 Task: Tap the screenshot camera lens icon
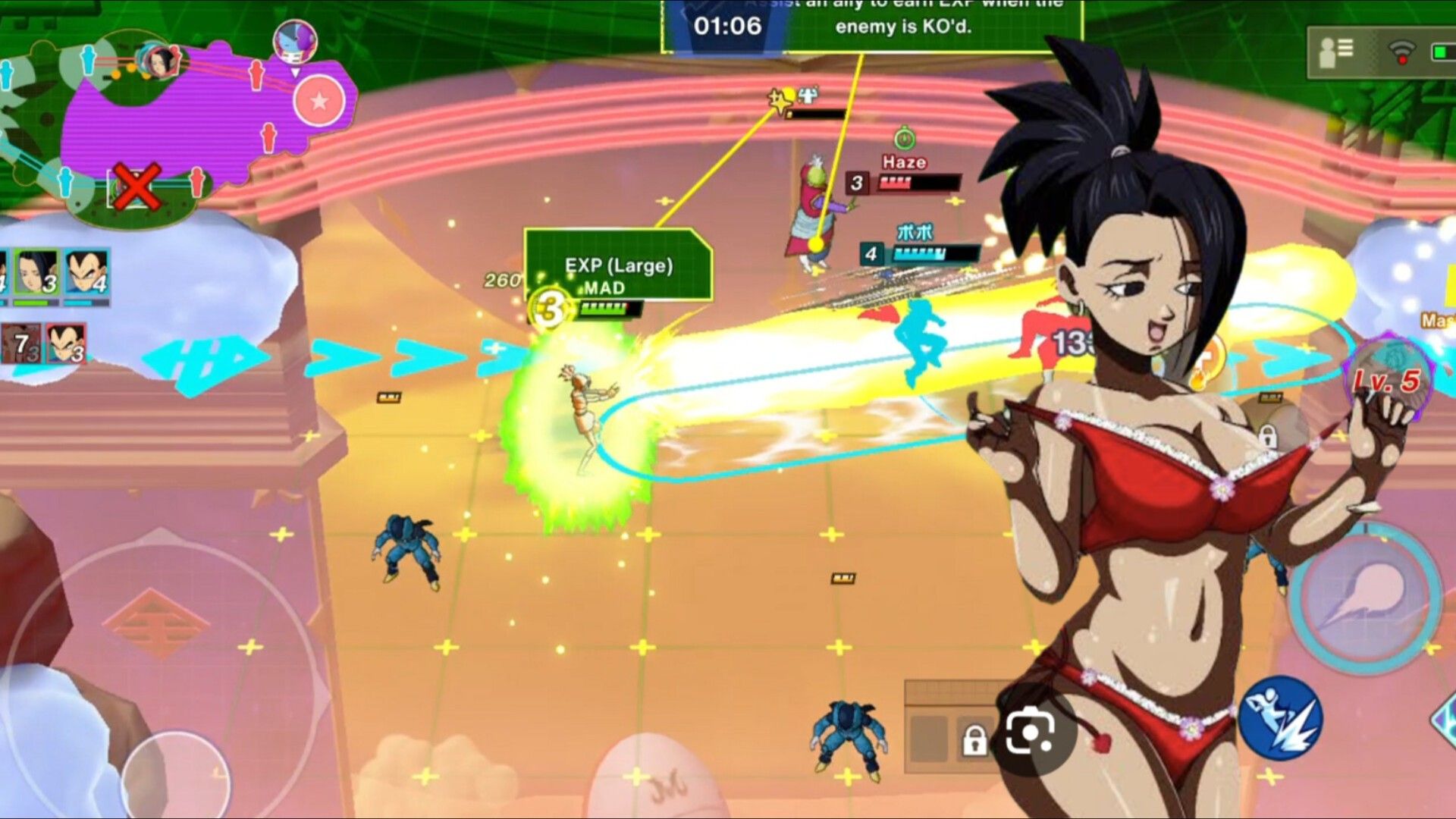pos(1030,733)
